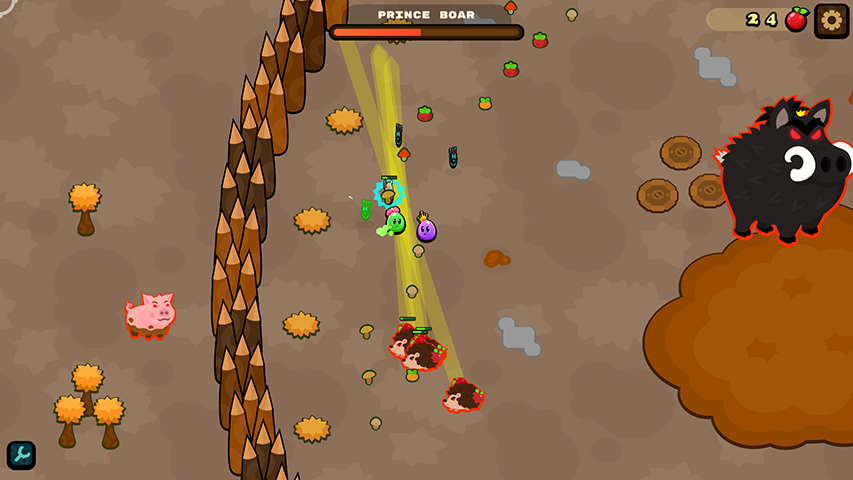This screenshot has height=480, width=853.
Task: Open the gear settings menu
Action: click(831, 20)
